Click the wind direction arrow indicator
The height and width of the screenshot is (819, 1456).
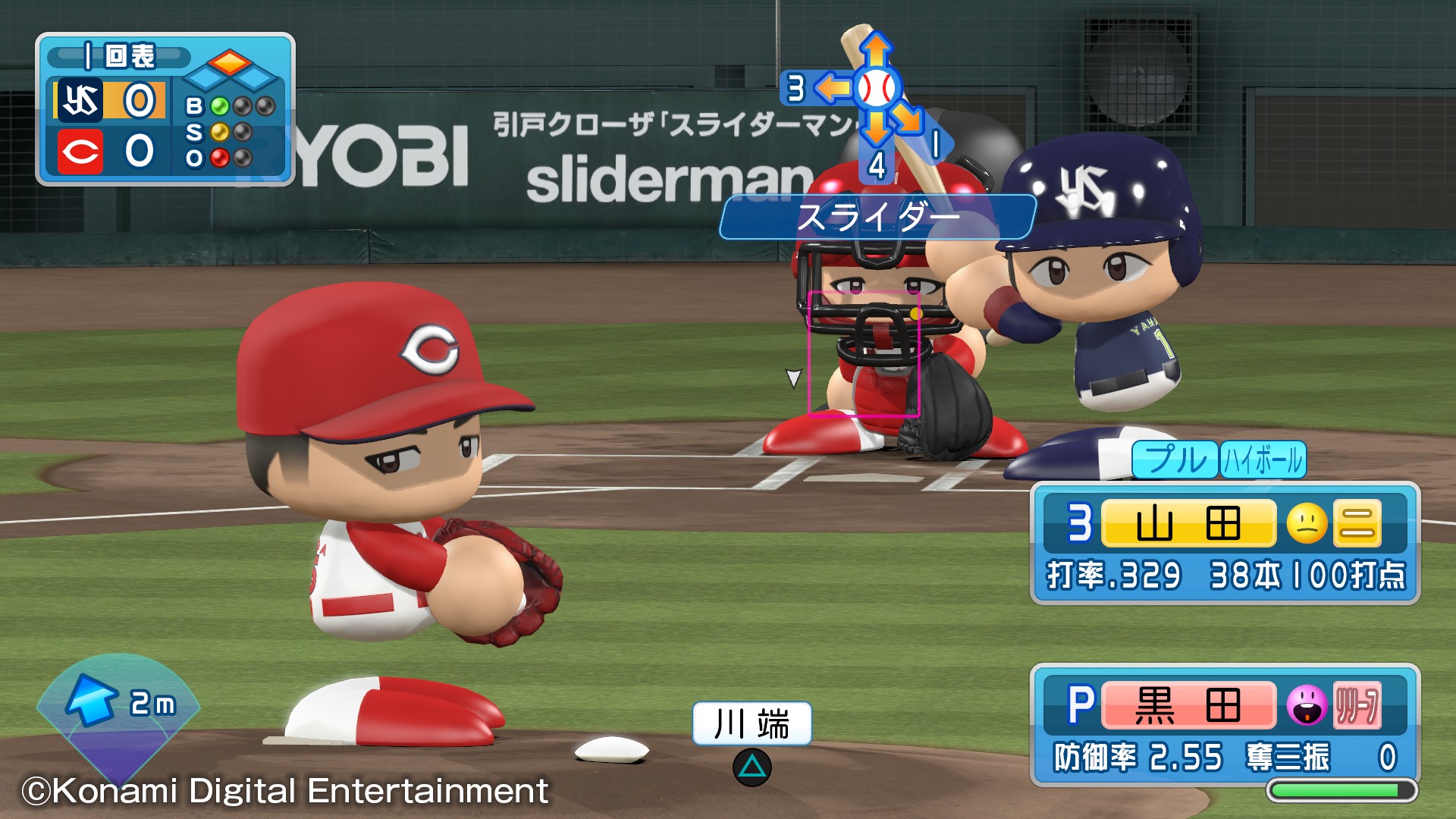click(92, 699)
